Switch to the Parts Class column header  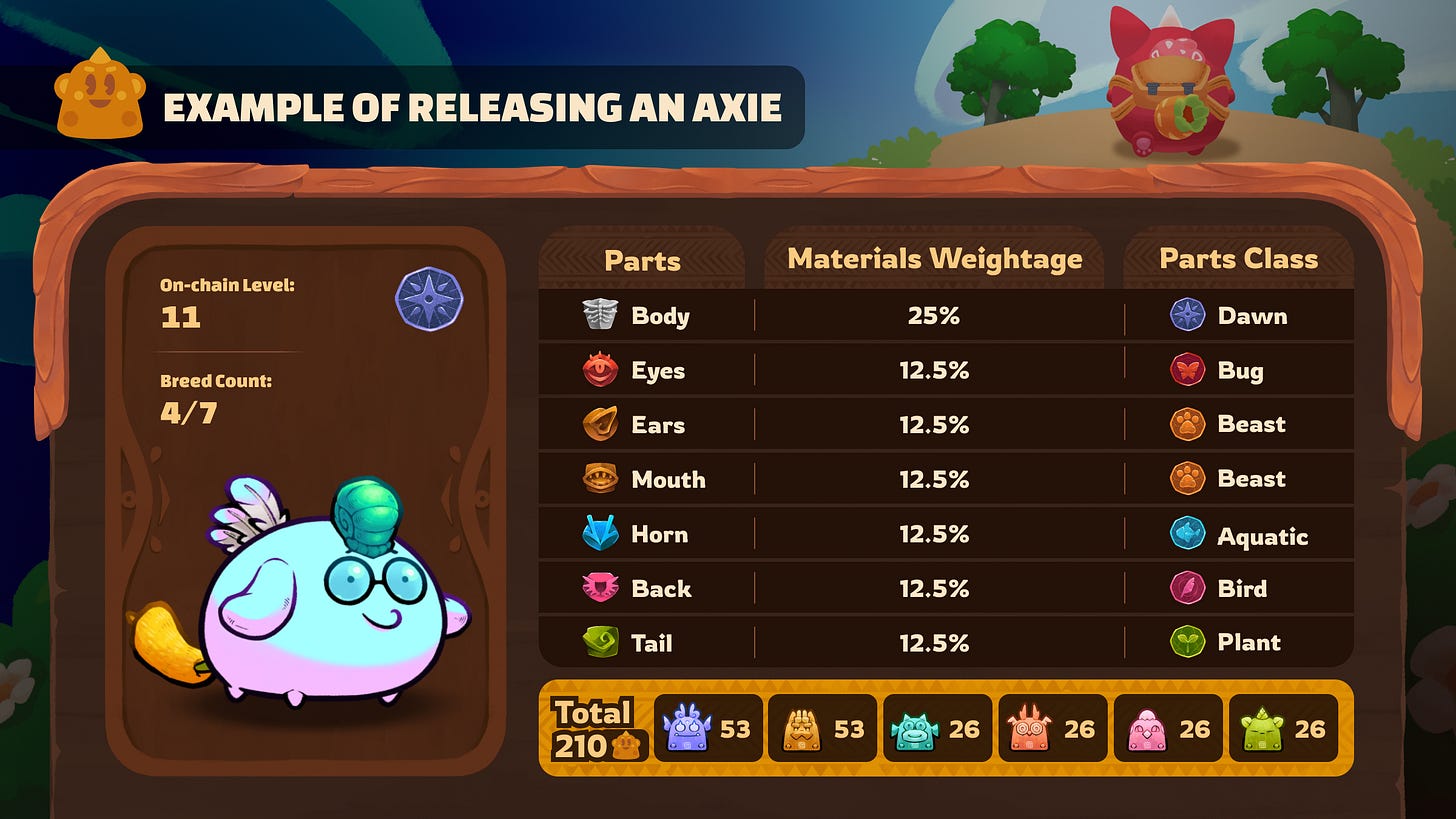coord(1238,259)
